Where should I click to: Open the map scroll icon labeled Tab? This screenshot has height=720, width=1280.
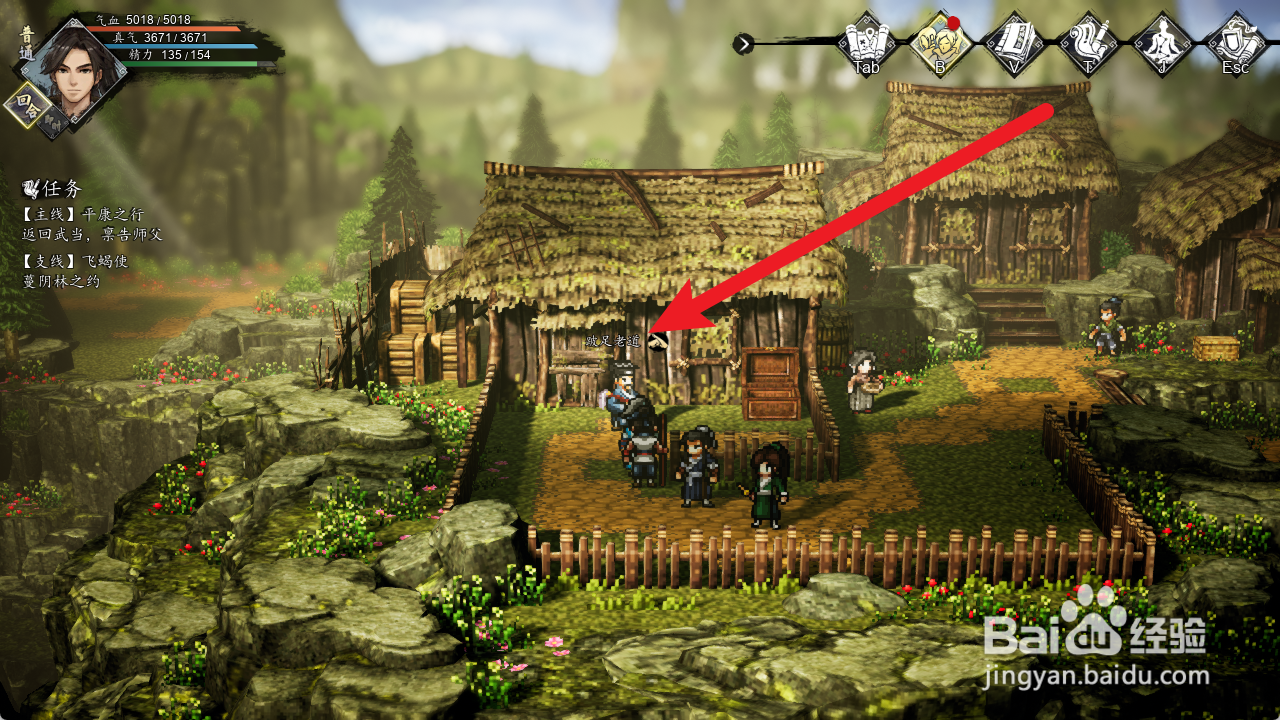tap(866, 42)
